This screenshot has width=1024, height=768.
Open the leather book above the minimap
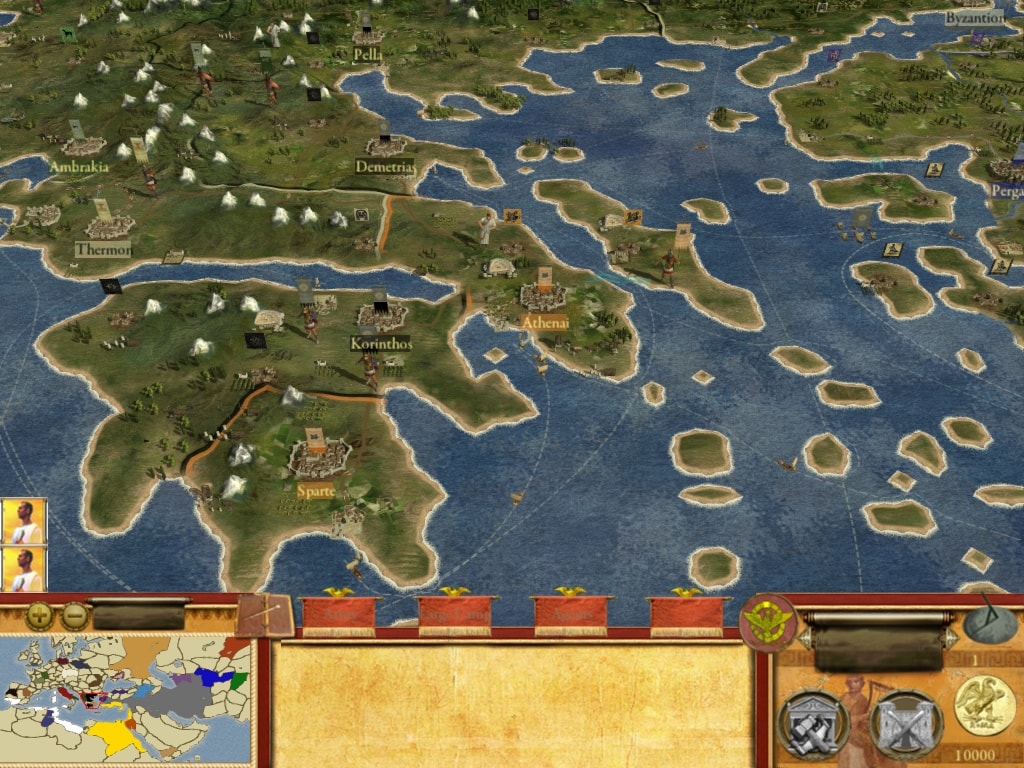tap(266, 615)
